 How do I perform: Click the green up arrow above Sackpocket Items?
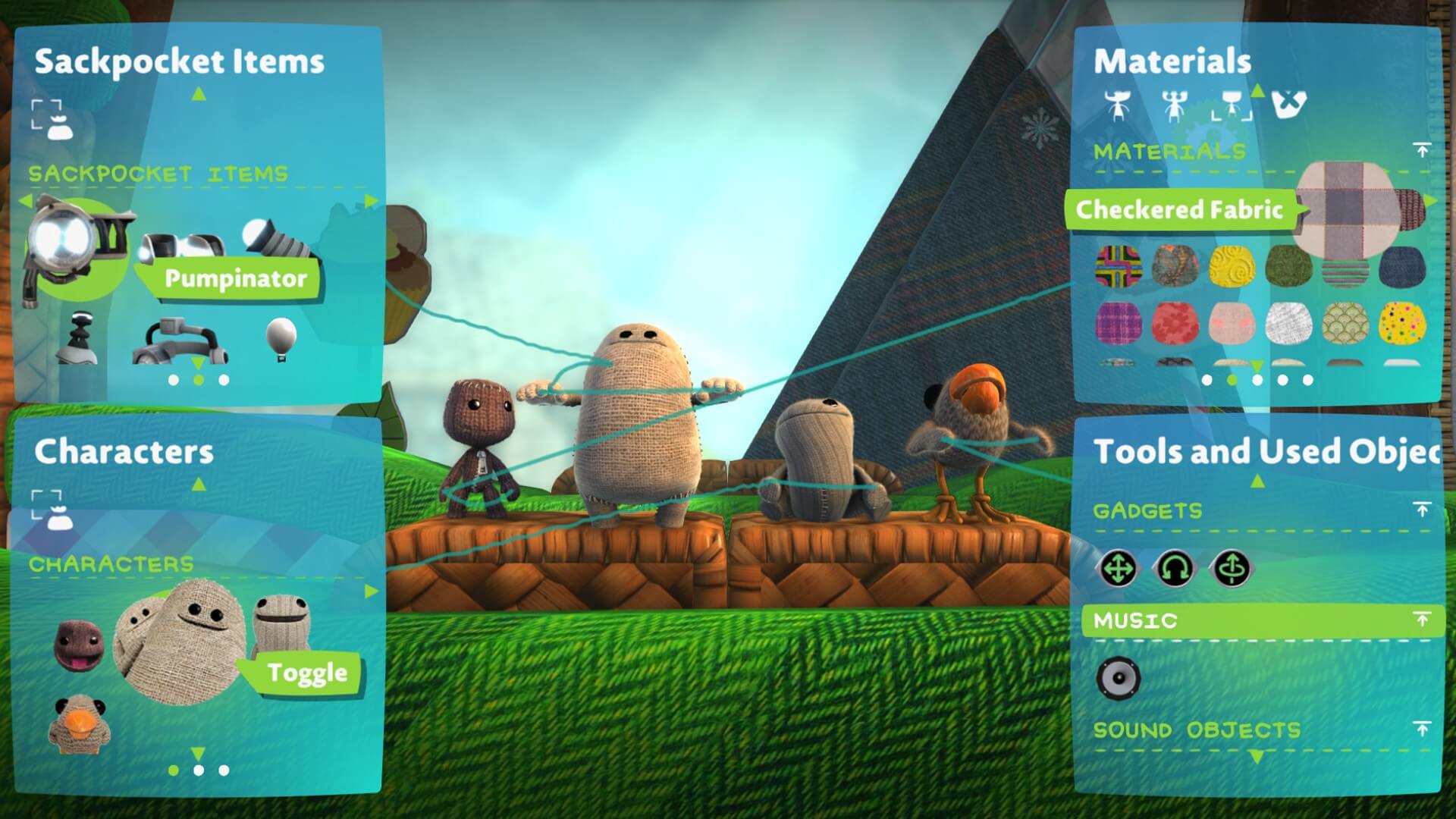199,93
